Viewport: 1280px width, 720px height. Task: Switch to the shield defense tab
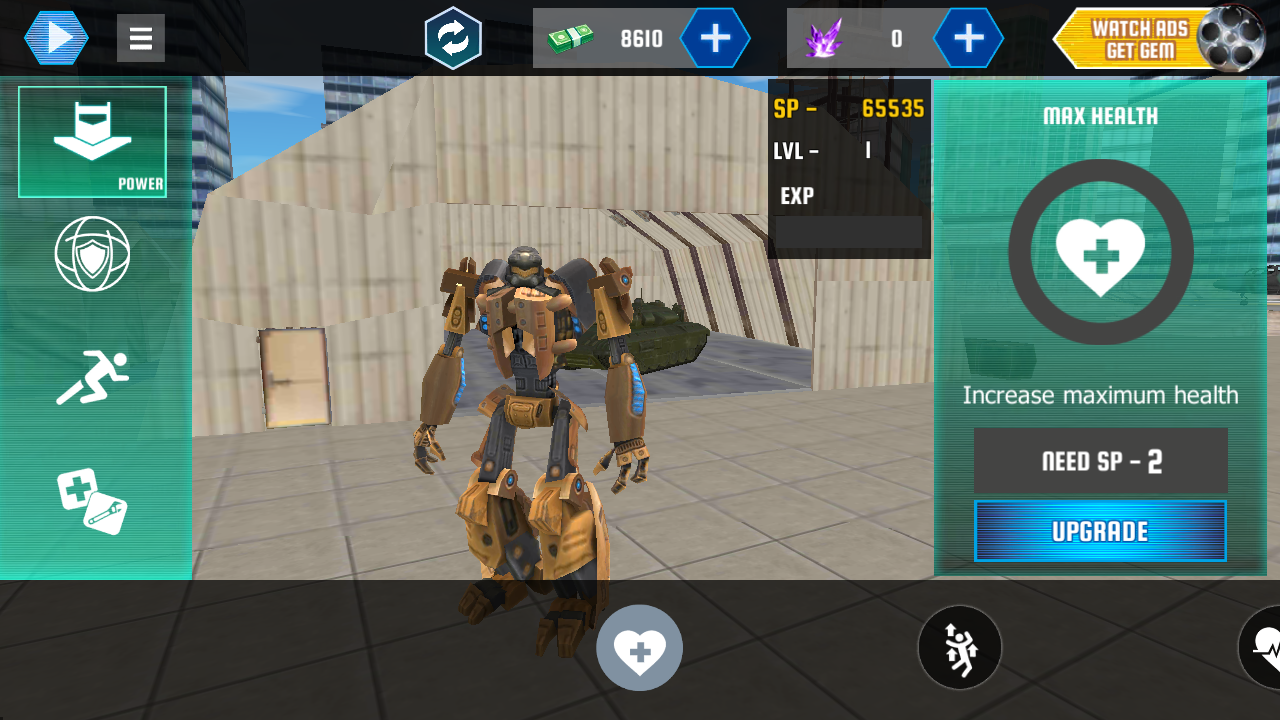pyautogui.click(x=92, y=254)
